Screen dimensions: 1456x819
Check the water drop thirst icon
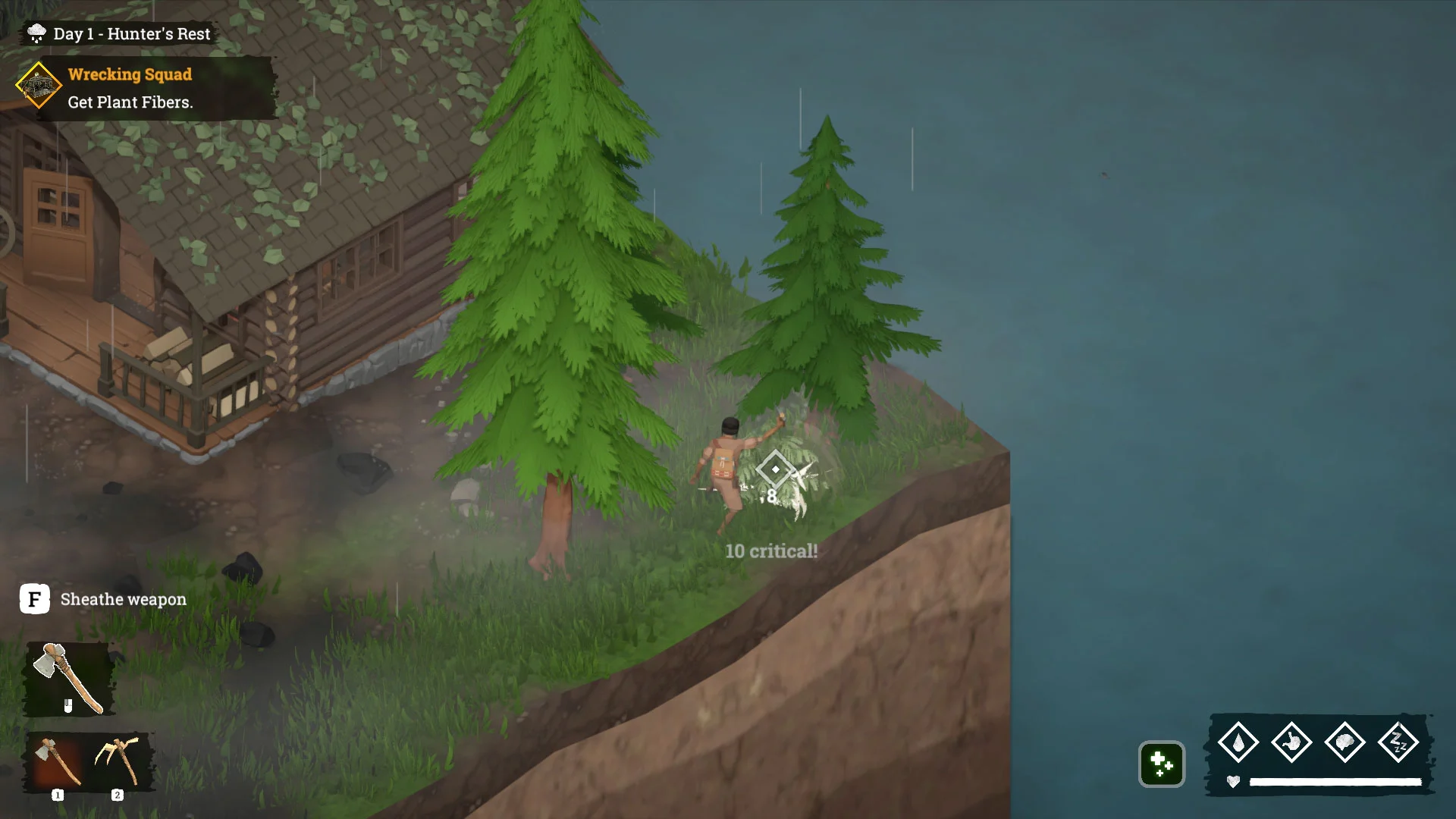pyautogui.click(x=1238, y=742)
